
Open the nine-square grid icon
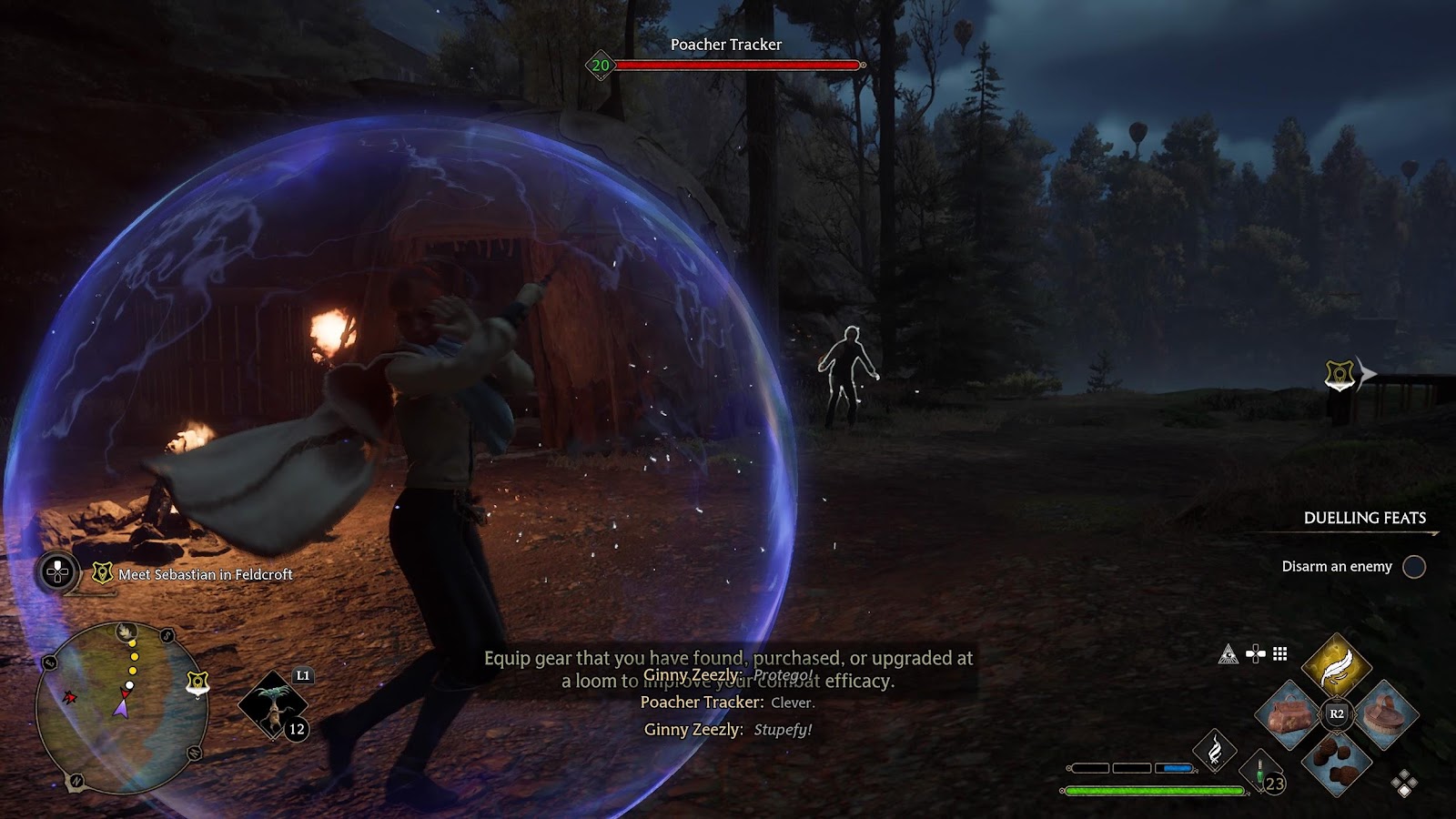[x=1280, y=653]
